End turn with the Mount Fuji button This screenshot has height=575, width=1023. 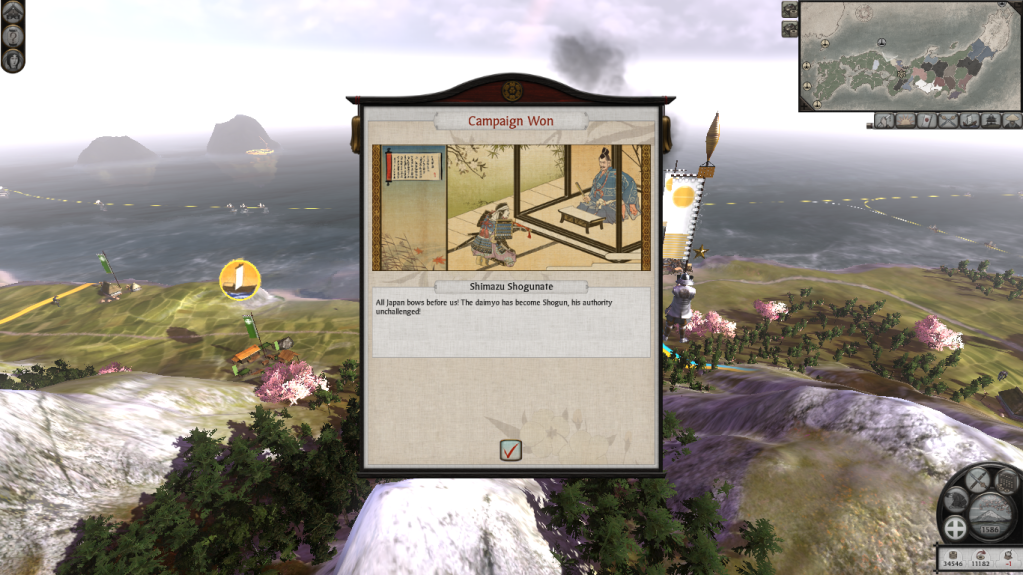(x=990, y=508)
